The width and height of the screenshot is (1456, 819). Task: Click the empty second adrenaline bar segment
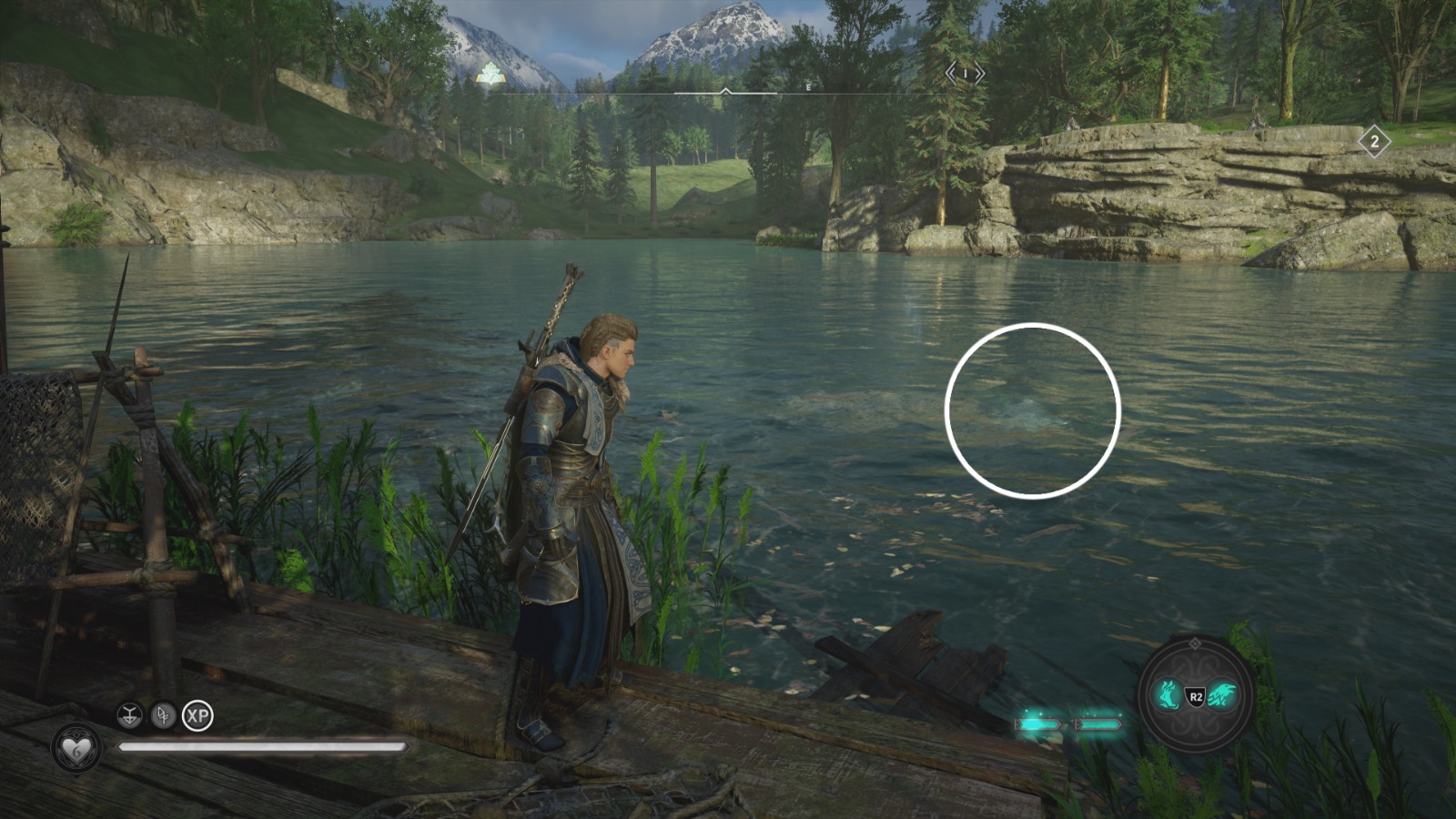coord(1098,724)
